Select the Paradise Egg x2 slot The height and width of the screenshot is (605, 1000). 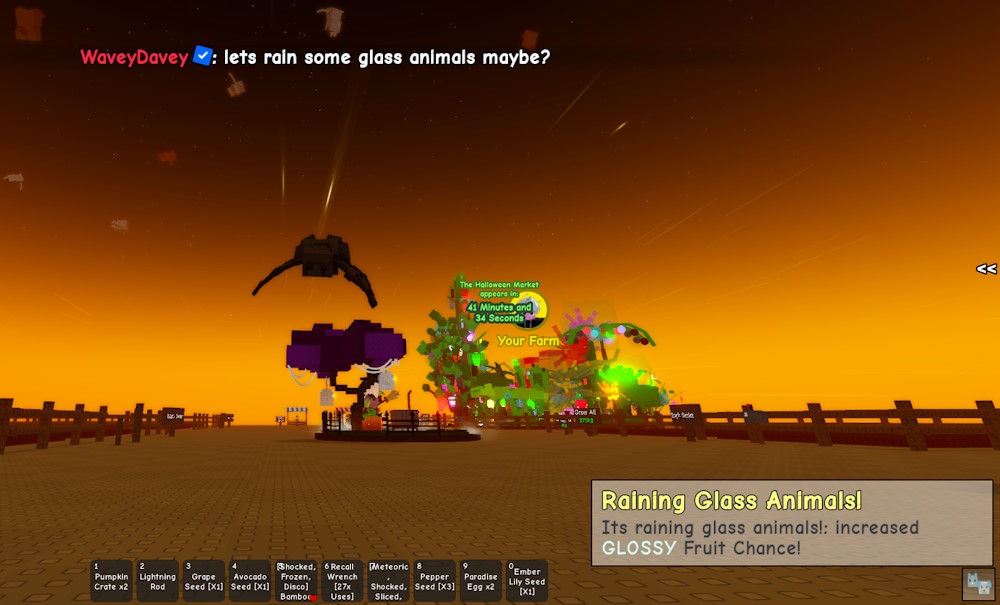coord(481,581)
